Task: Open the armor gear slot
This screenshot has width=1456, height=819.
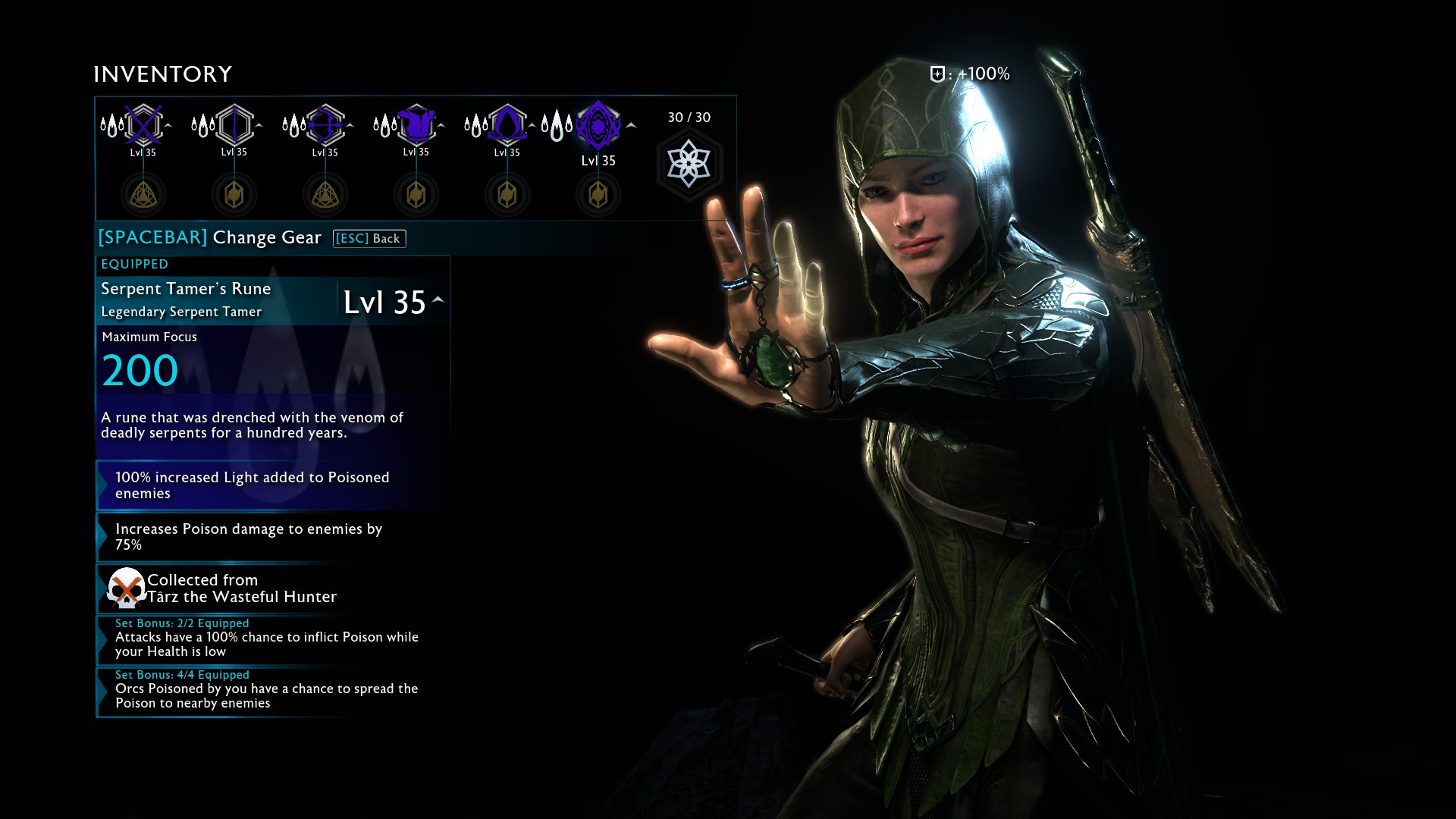Action: click(x=416, y=124)
